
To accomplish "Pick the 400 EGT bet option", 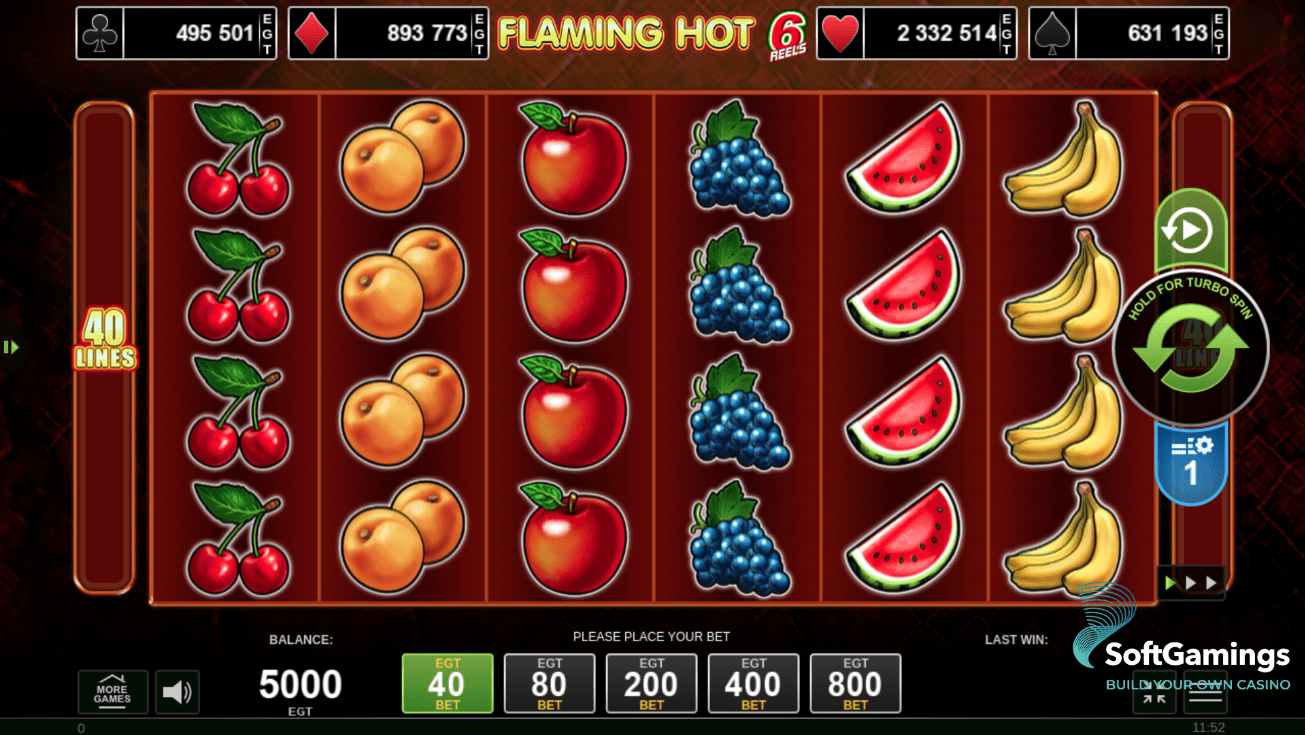I will point(753,683).
